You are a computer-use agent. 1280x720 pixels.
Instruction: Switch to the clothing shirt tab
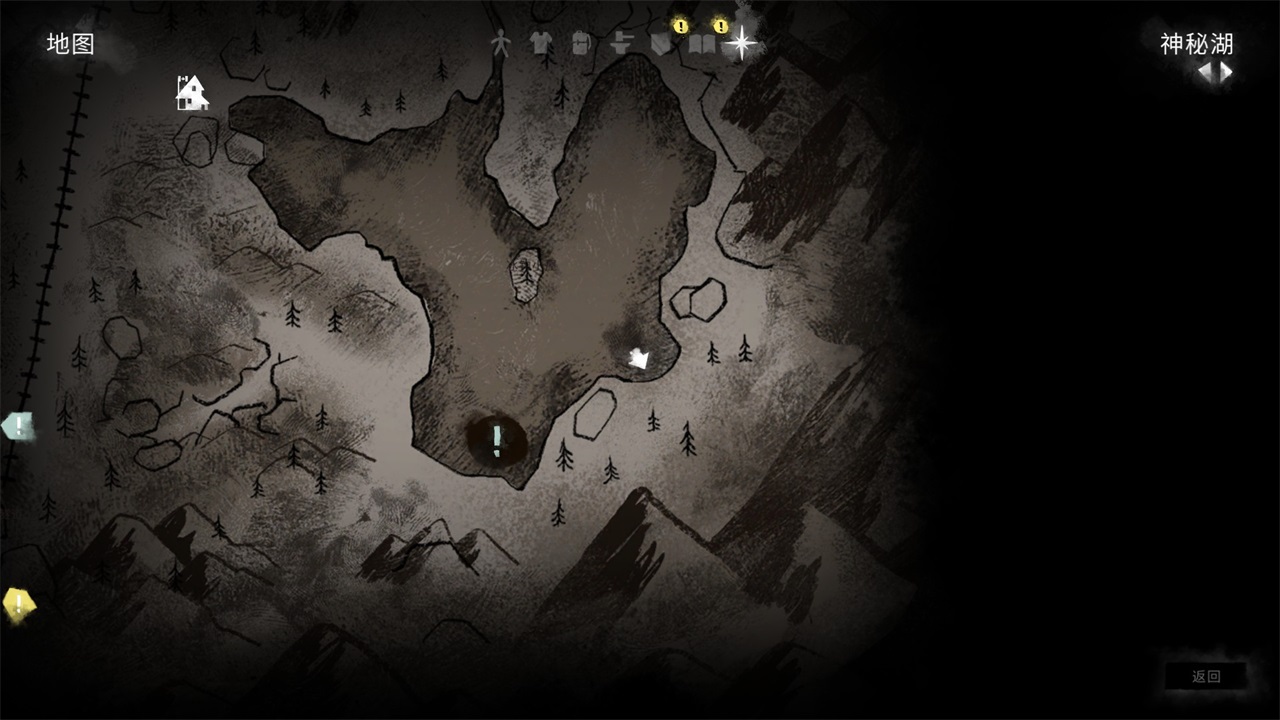coord(540,43)
